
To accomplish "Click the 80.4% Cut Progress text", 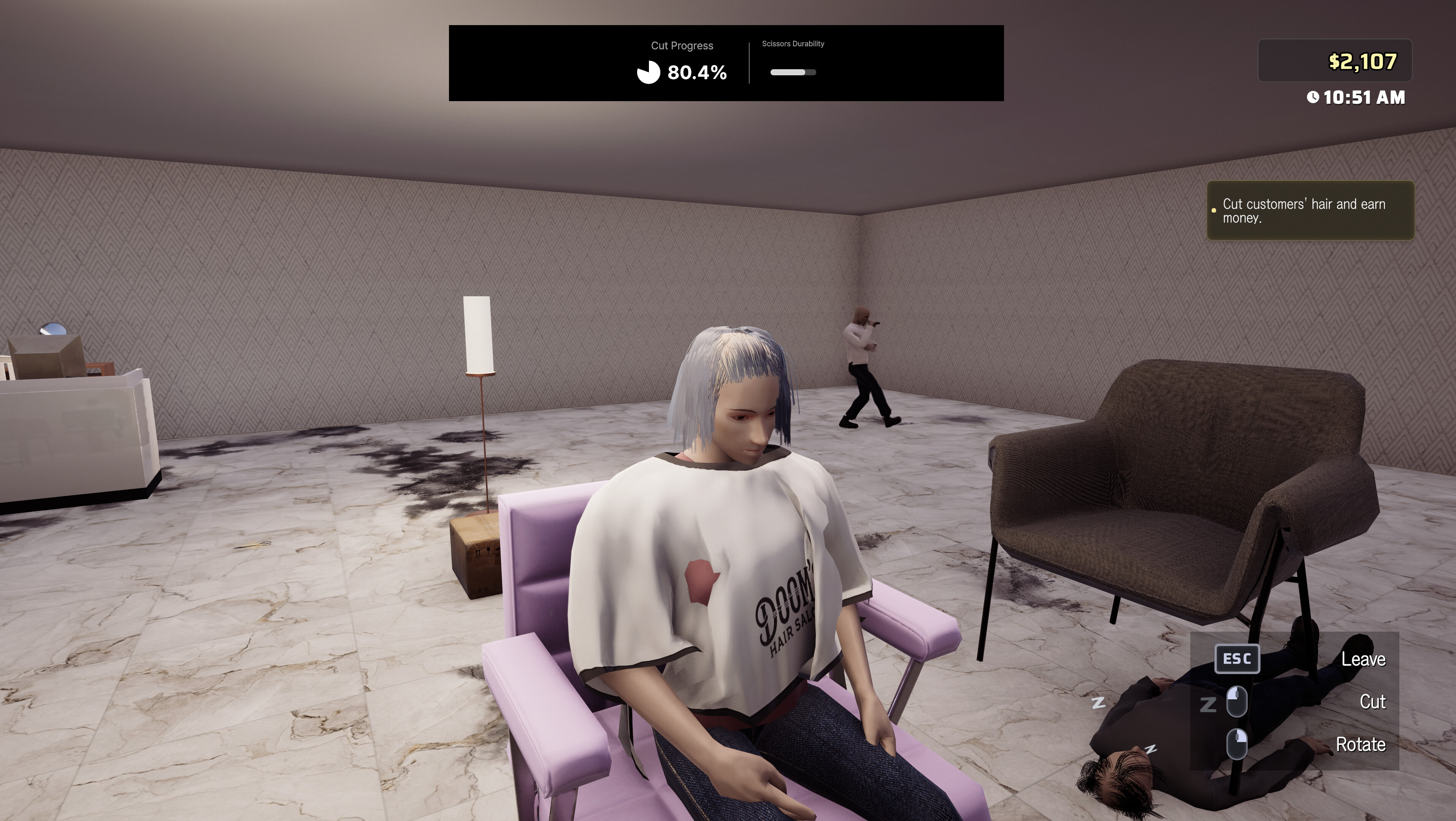I will [x=697, y=72].
